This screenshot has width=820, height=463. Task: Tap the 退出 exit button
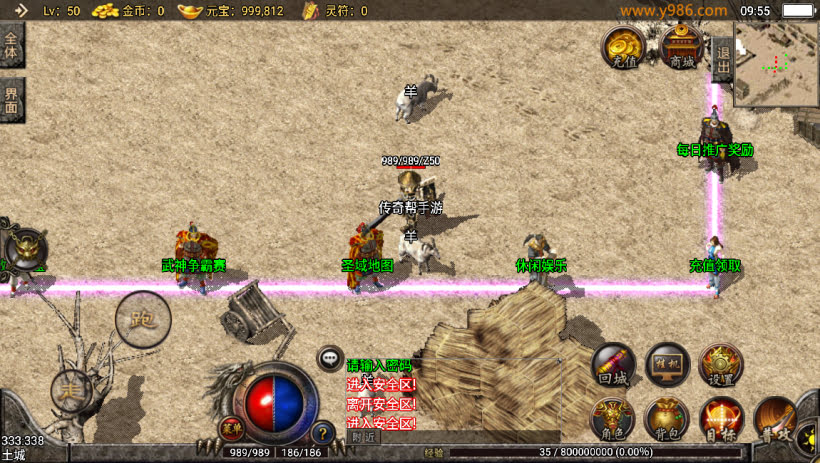(722, 53)
